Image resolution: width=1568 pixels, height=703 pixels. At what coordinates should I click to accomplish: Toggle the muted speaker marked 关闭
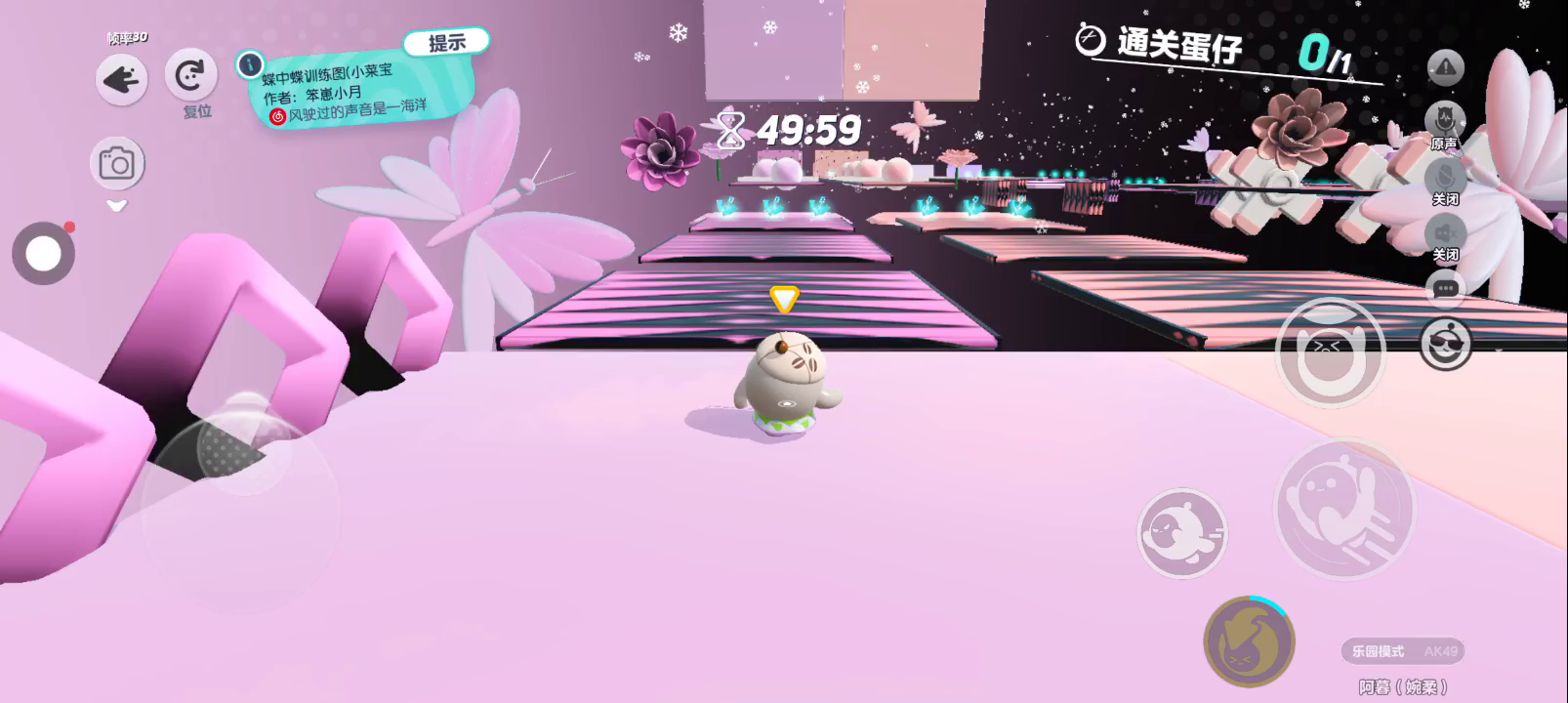click(x=1445, y=233)
